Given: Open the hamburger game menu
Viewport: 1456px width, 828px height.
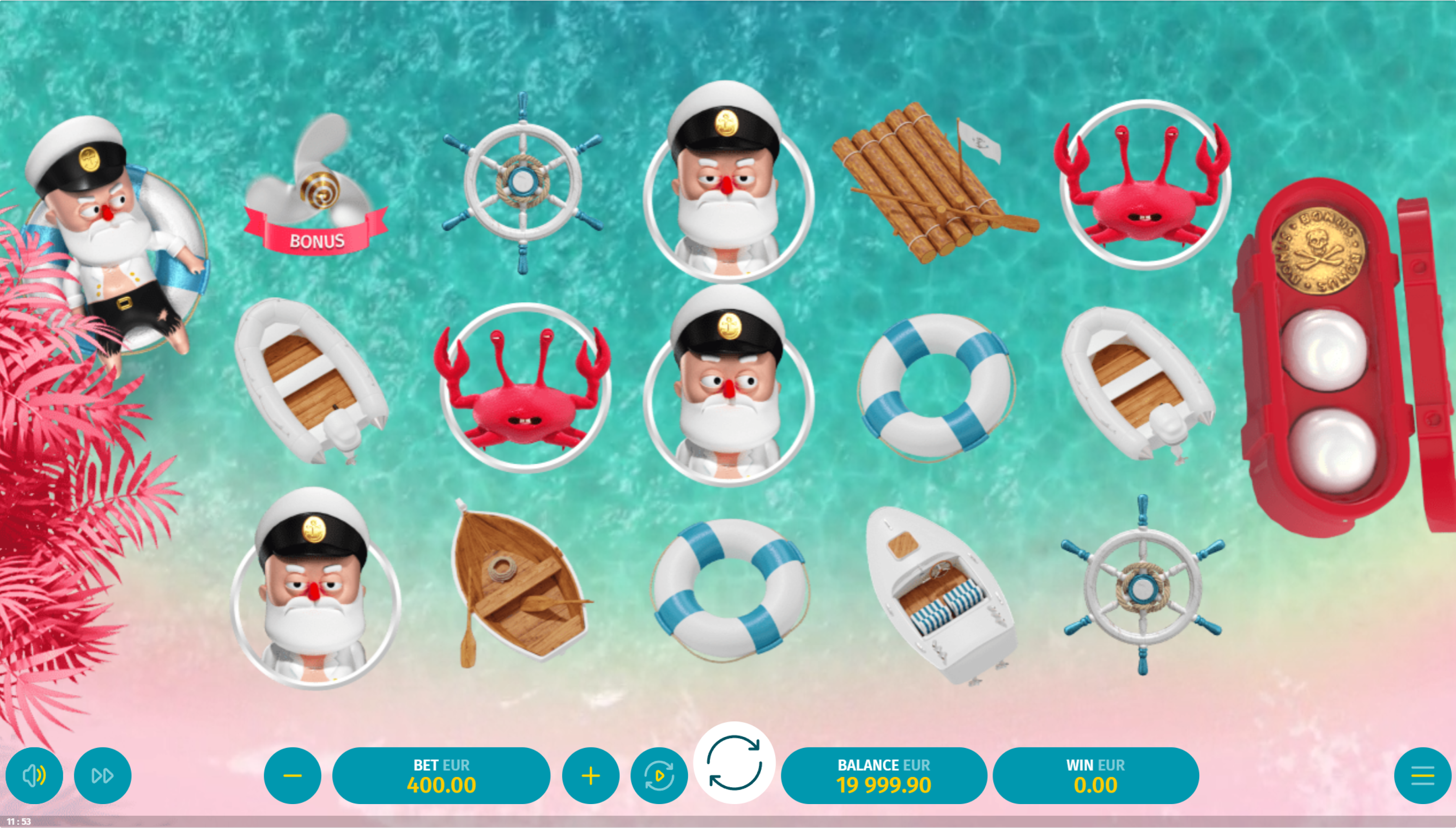Looking at the screenshot, I should click(1422, 776).
